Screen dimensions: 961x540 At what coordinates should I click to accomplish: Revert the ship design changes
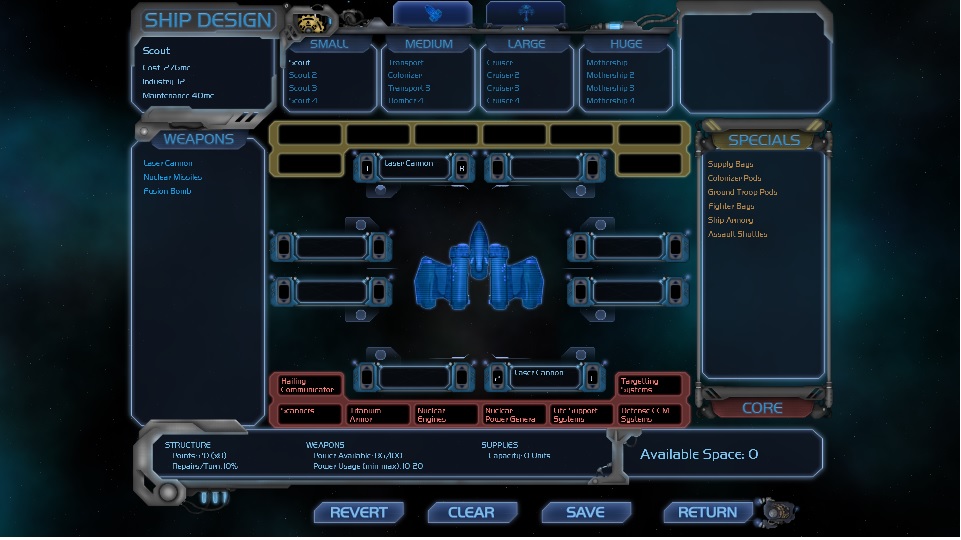tap(358, 512)
